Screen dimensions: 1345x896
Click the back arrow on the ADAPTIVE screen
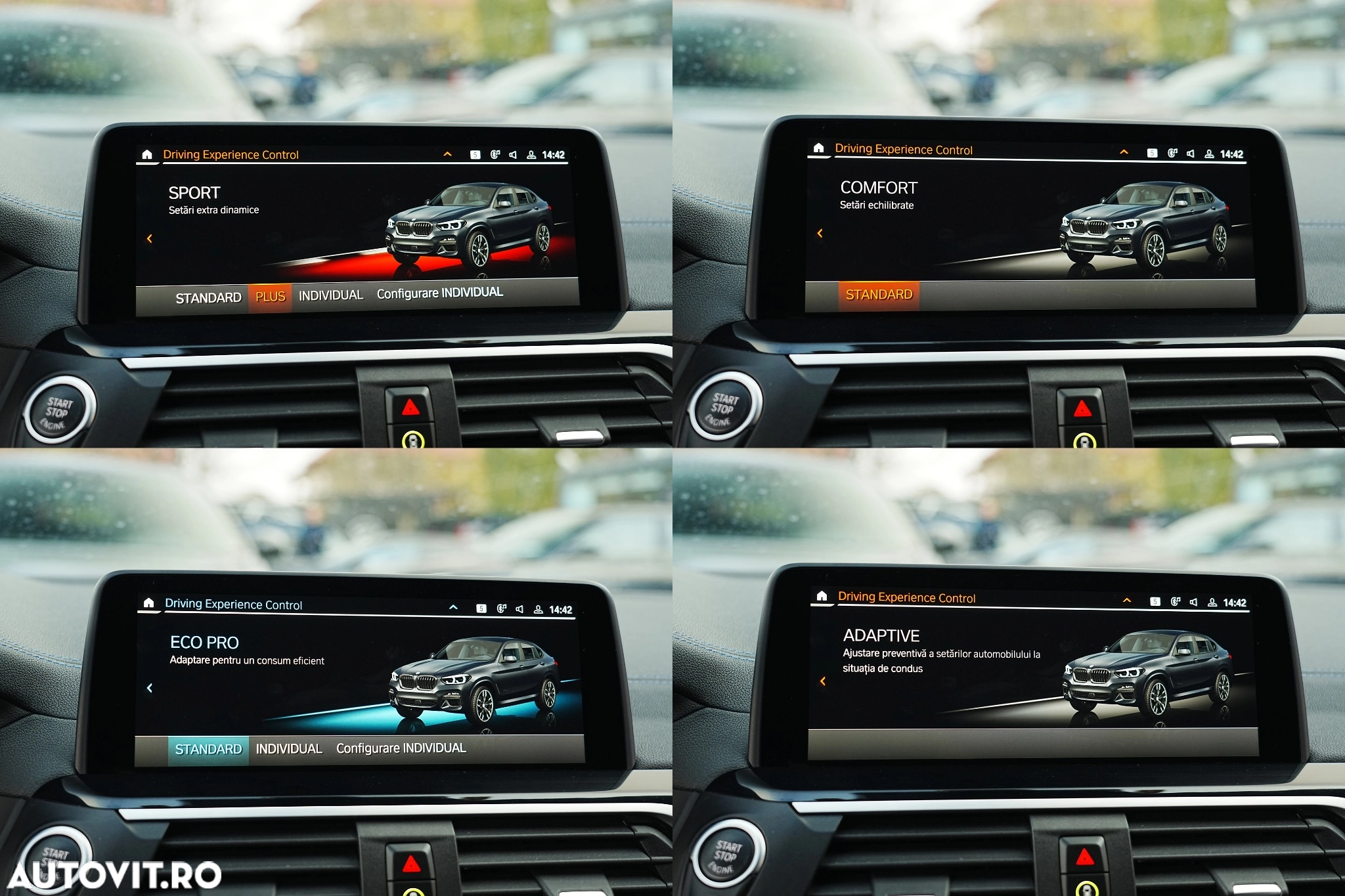(823, 681)
